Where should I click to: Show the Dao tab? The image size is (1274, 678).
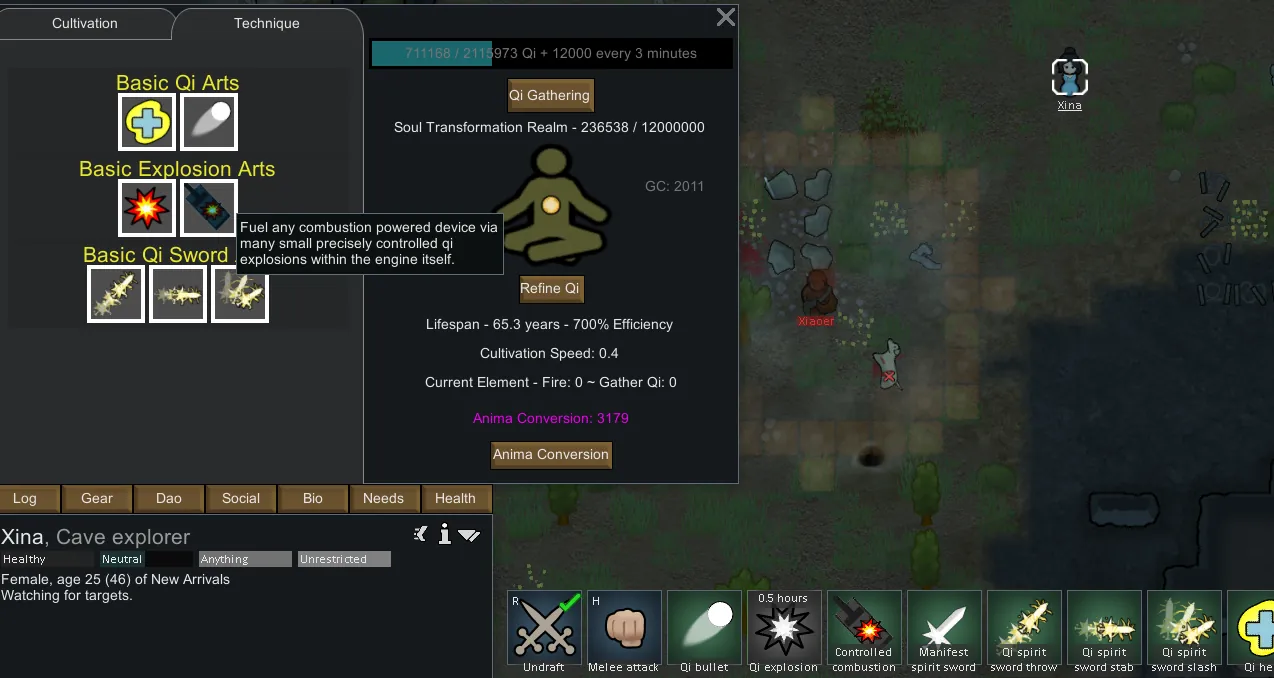[x=169, y=498]
